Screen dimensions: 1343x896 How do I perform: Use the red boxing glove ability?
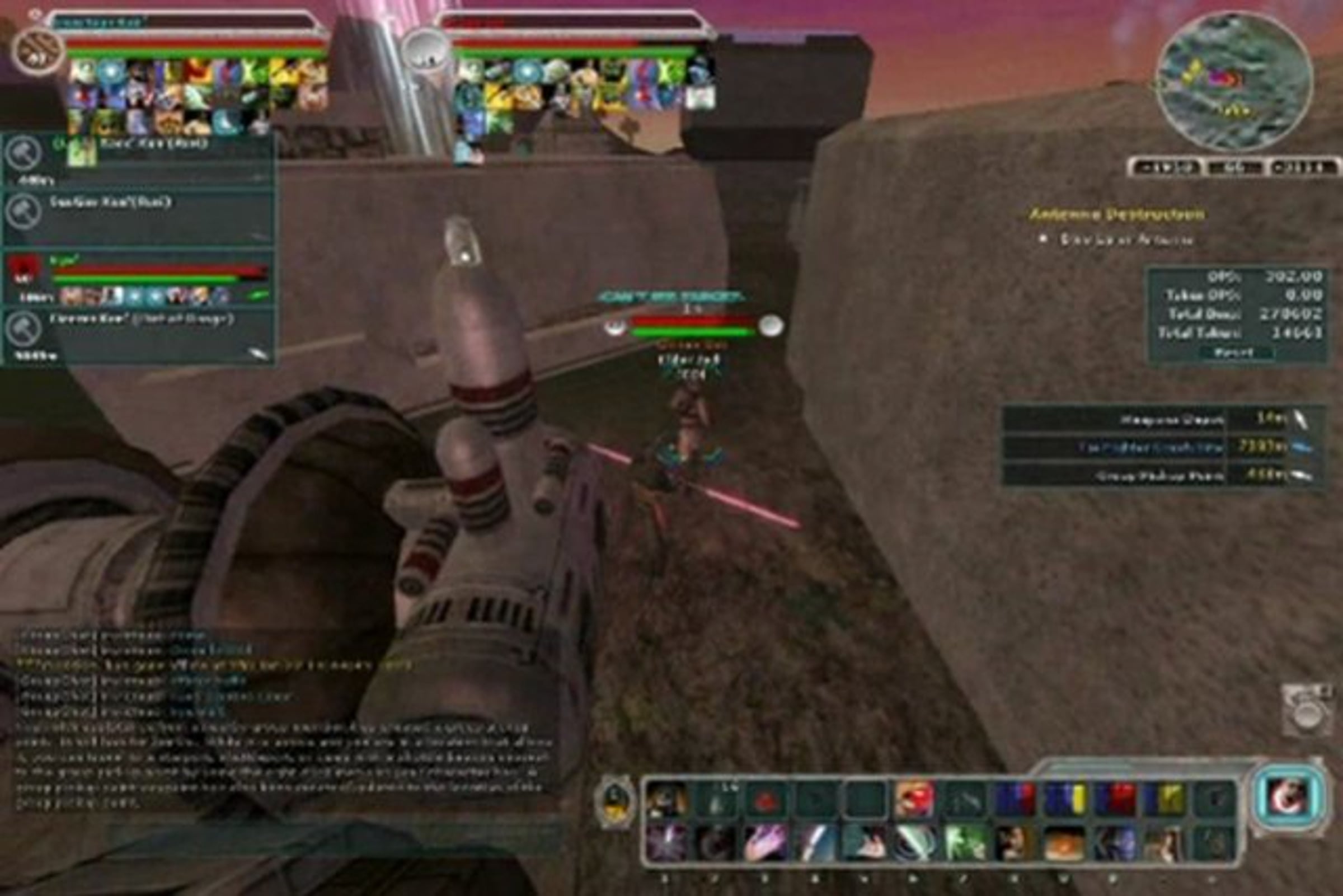point(914,799)
